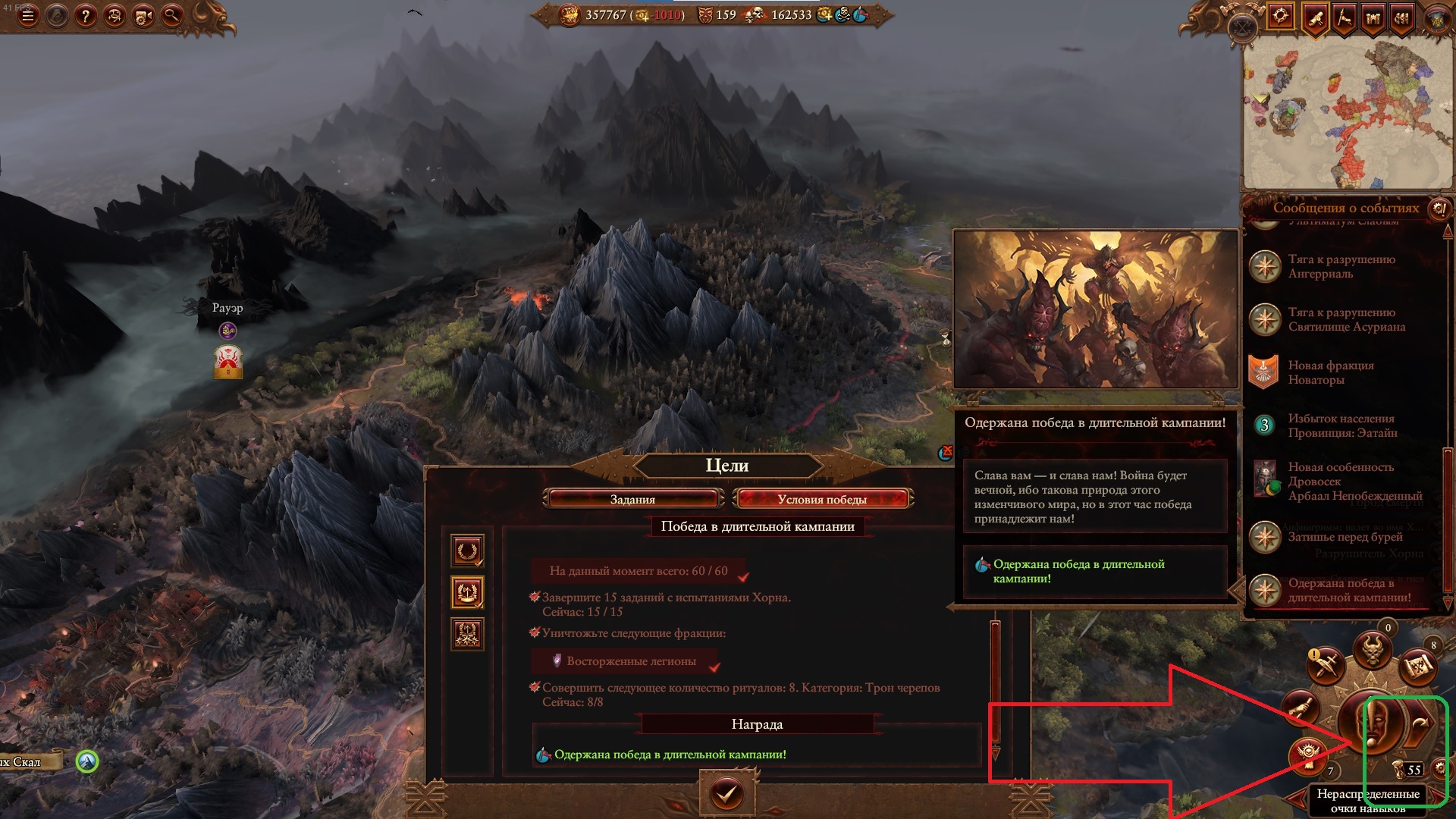Click the campaign minimap
The image size is (1456, 819).
pos(1348,114)
